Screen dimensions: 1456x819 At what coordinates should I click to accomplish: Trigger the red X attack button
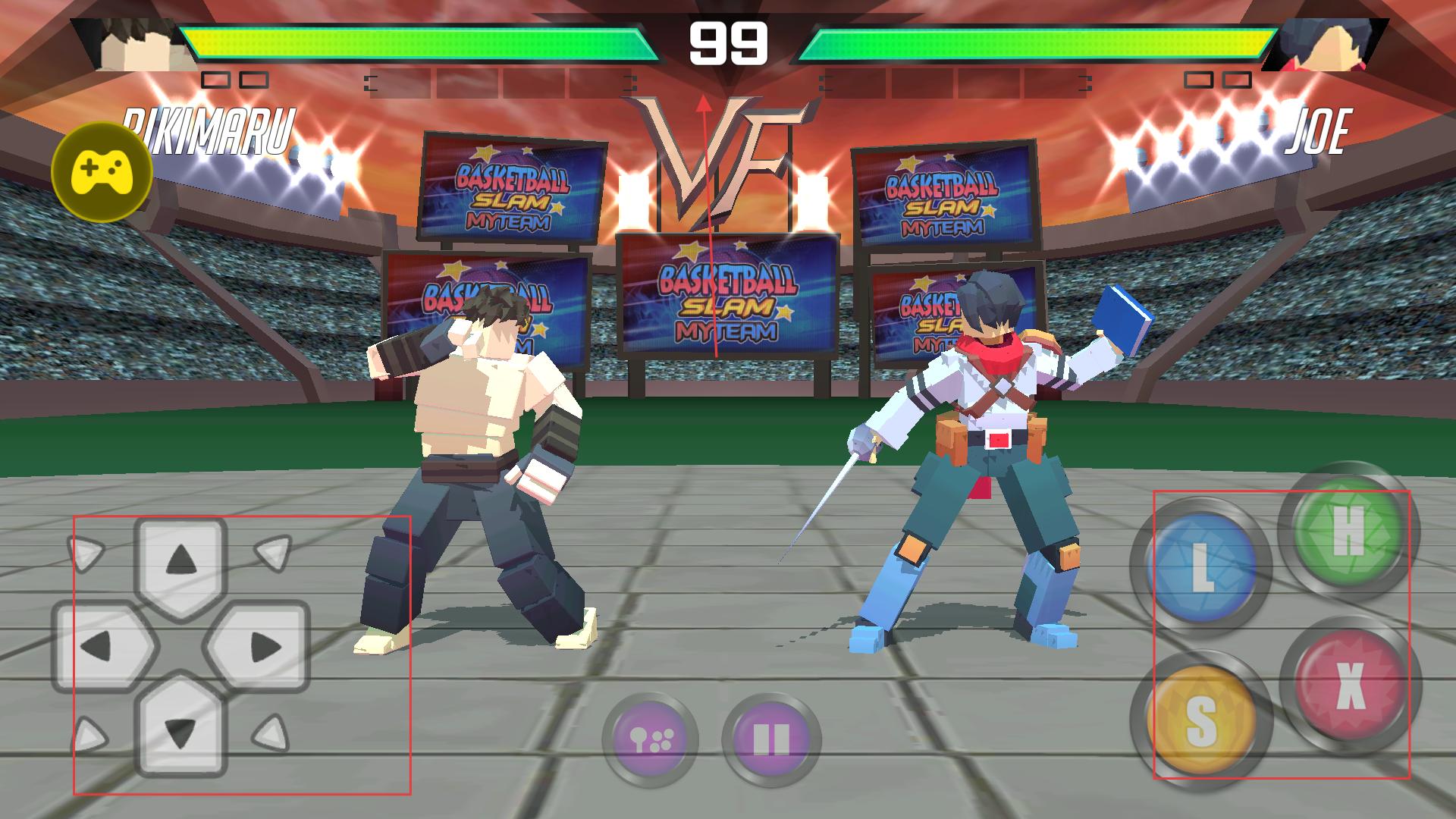1349,686
